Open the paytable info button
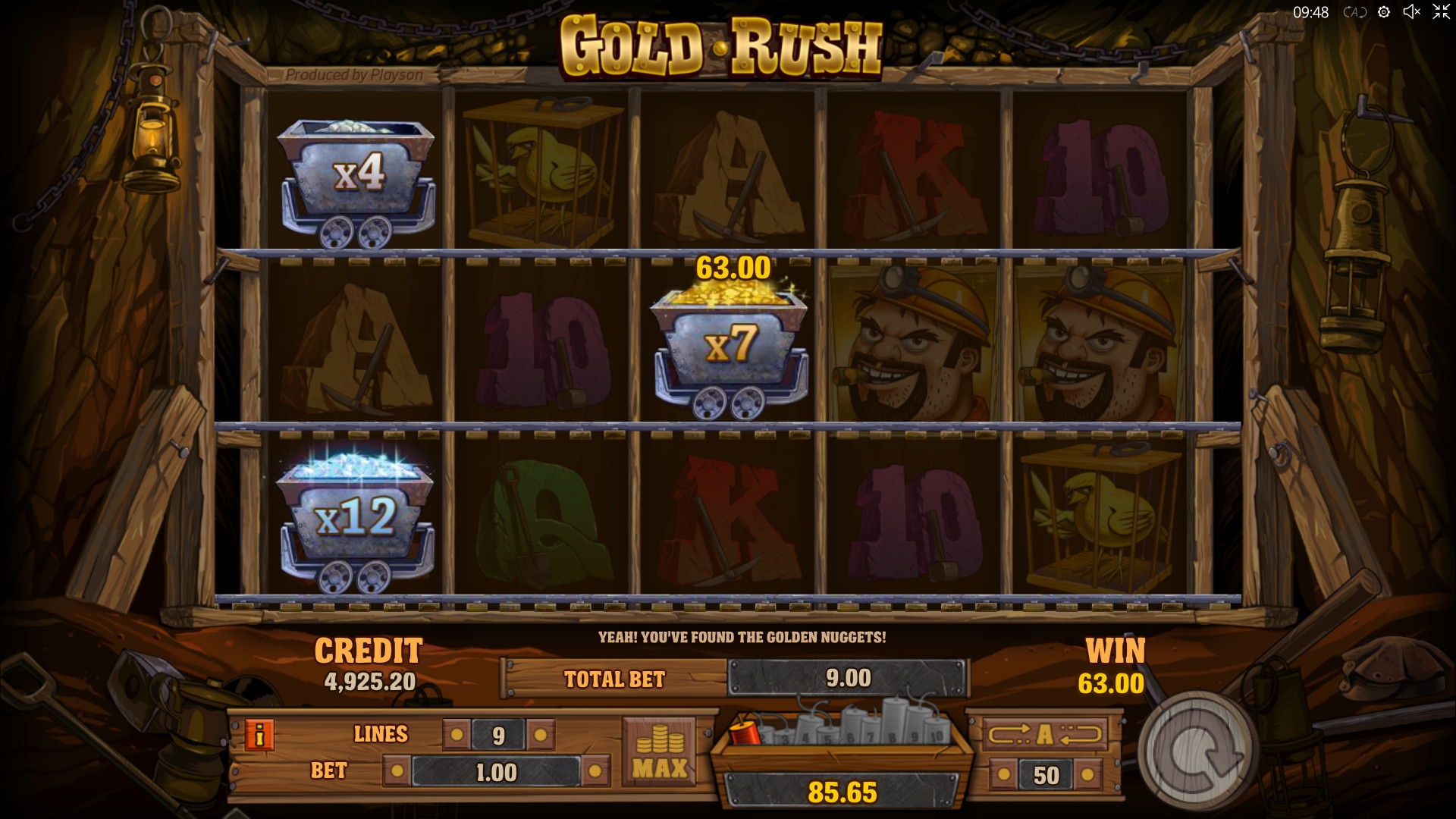Viewport: 1456px width, 819px height. coord(259,736)
